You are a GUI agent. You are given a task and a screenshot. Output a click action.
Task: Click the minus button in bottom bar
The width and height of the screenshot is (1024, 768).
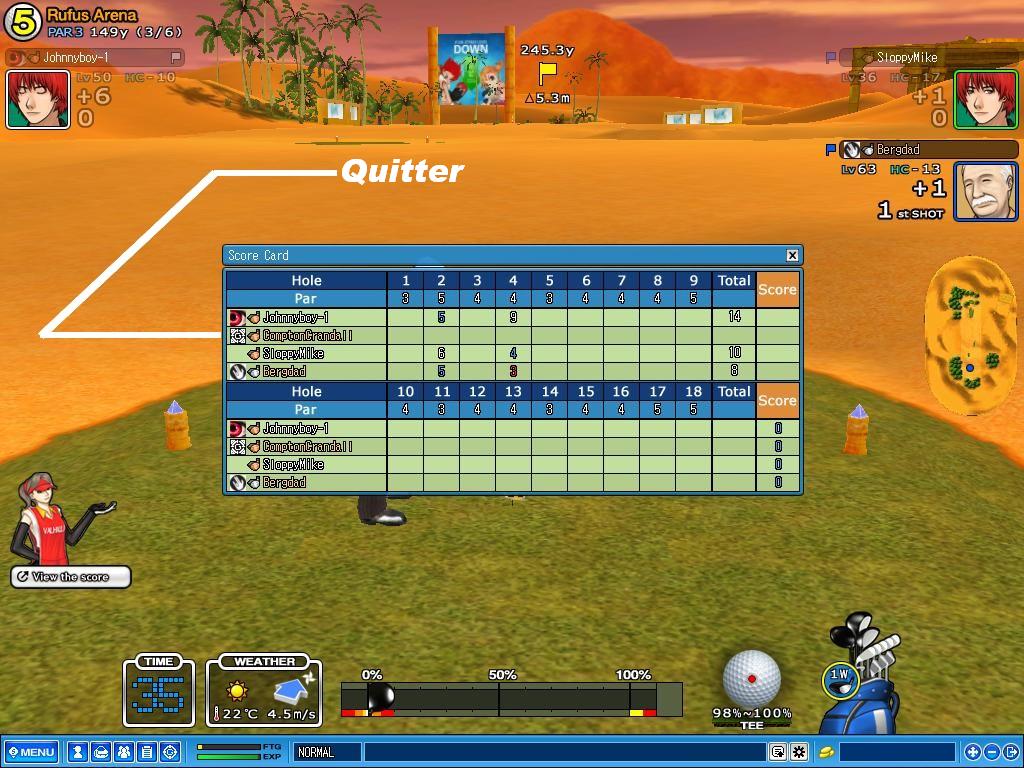pyautogui.click(x=992, y=752)
